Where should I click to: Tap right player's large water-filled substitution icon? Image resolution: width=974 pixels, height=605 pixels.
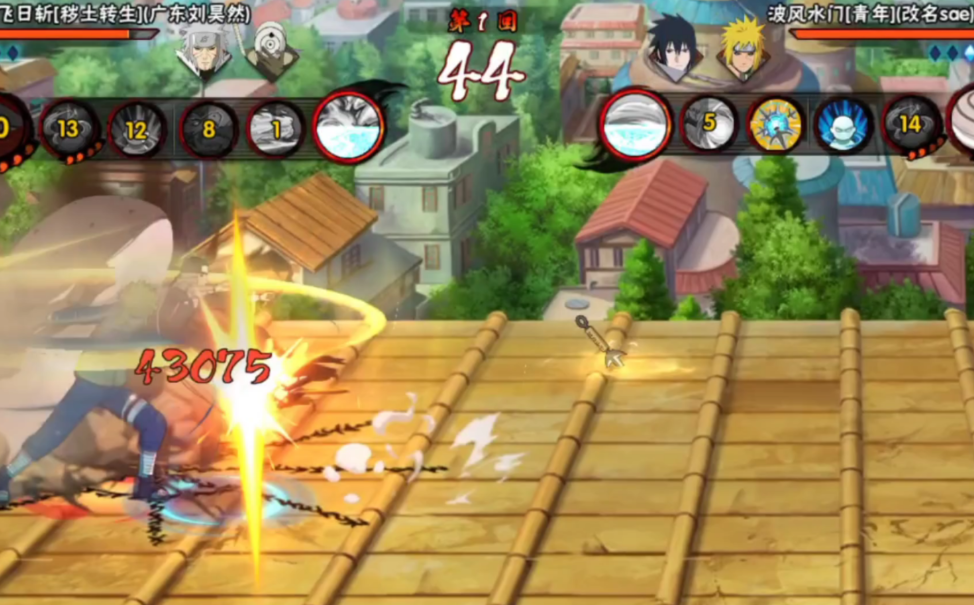tap(635, 125)
